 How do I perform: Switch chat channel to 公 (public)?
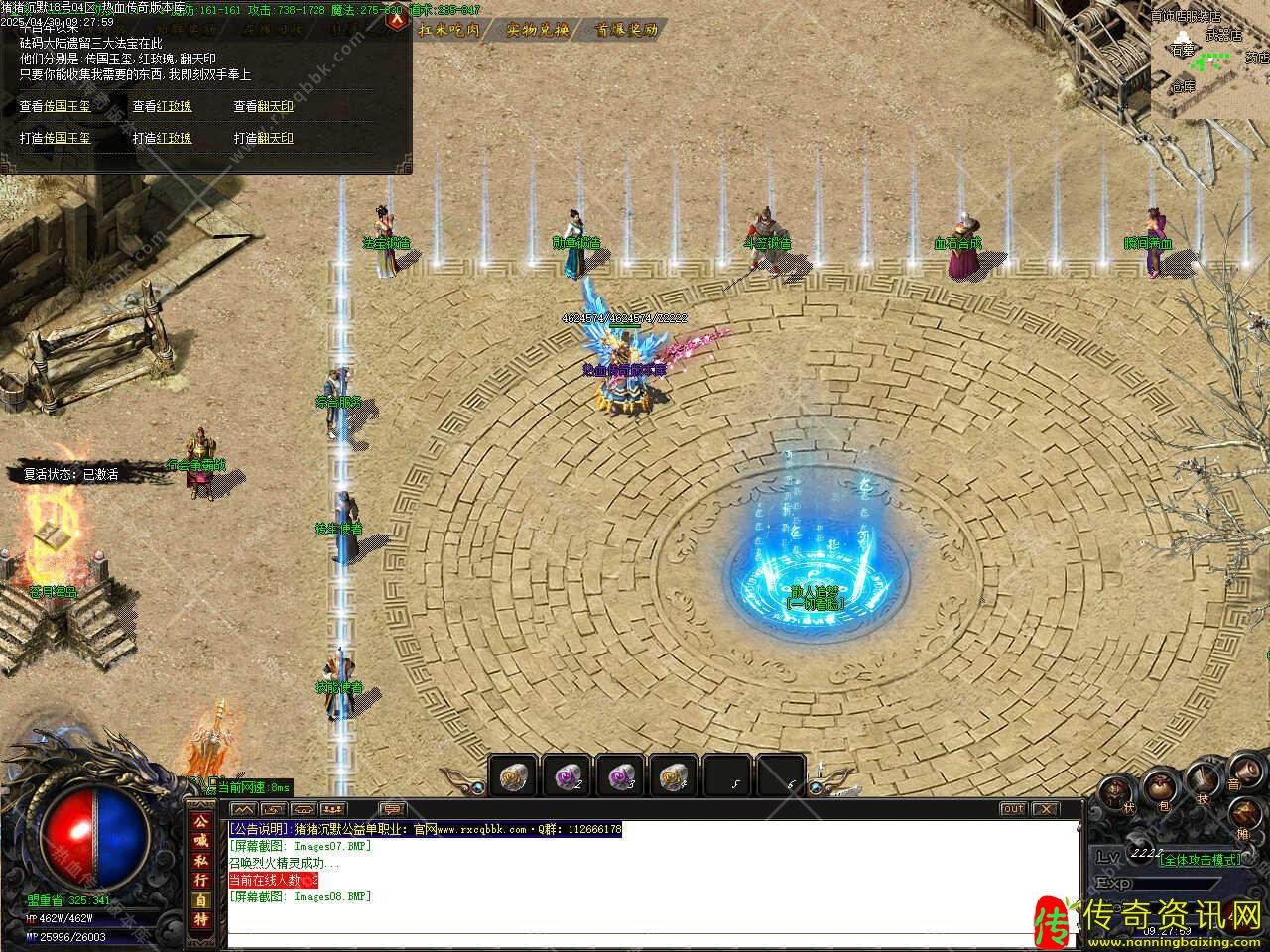coord(201,822)
